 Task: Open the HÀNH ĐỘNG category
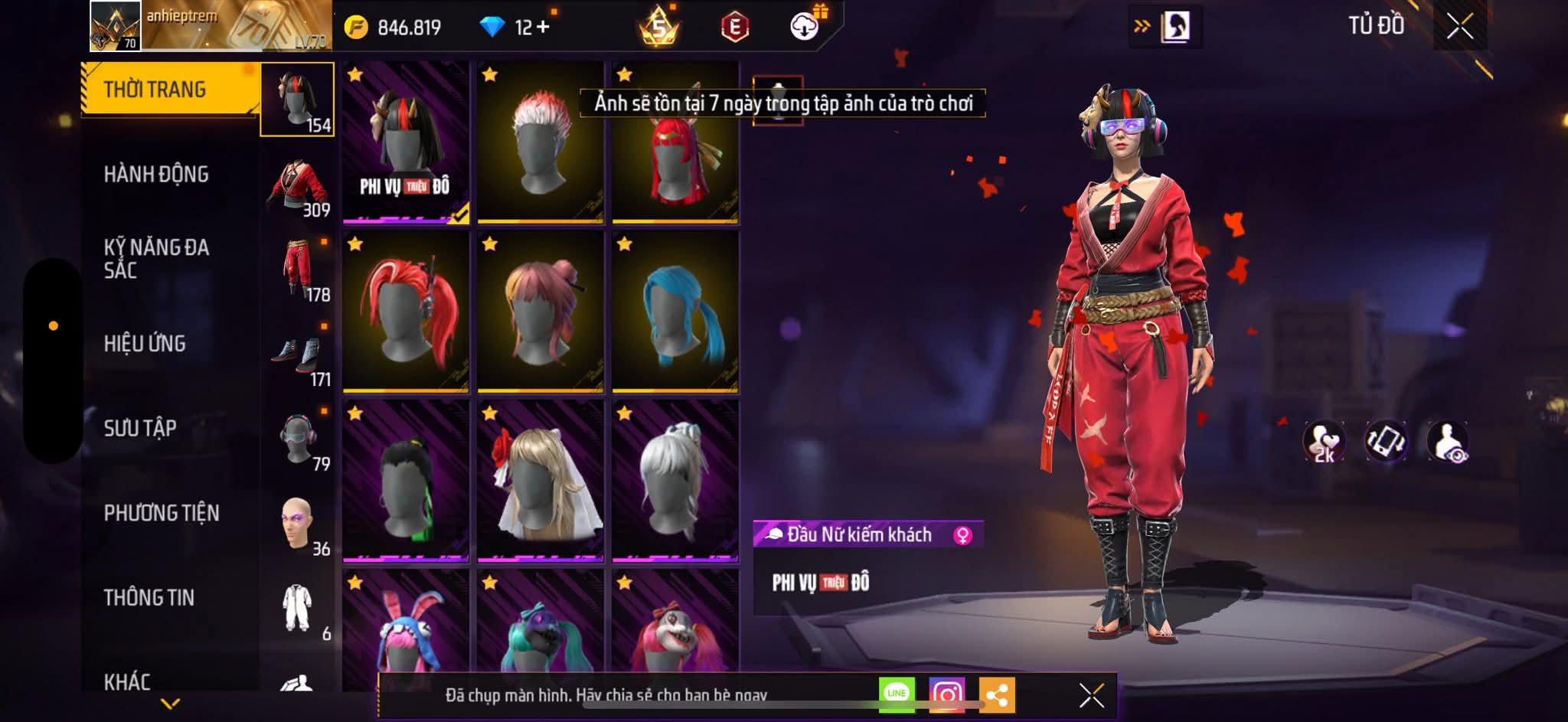[x=156, y=175]
